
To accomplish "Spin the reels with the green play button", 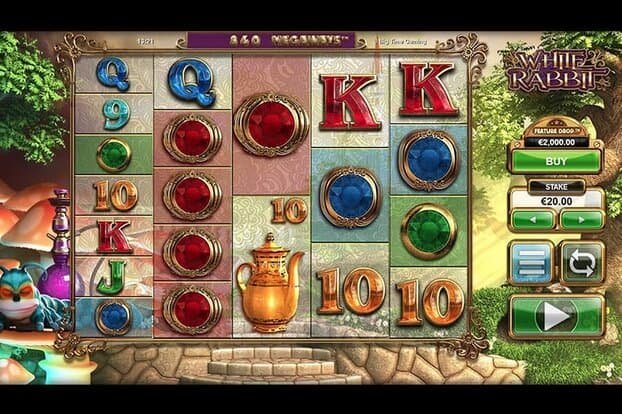I will pos(556,316).
